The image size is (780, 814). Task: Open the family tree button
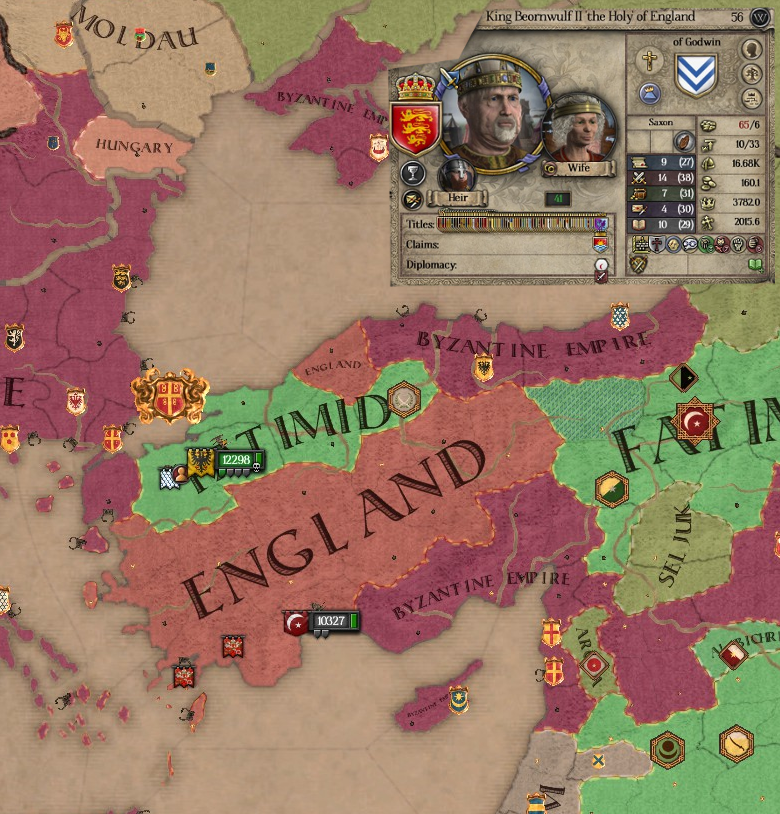click(x=750, y=74)
